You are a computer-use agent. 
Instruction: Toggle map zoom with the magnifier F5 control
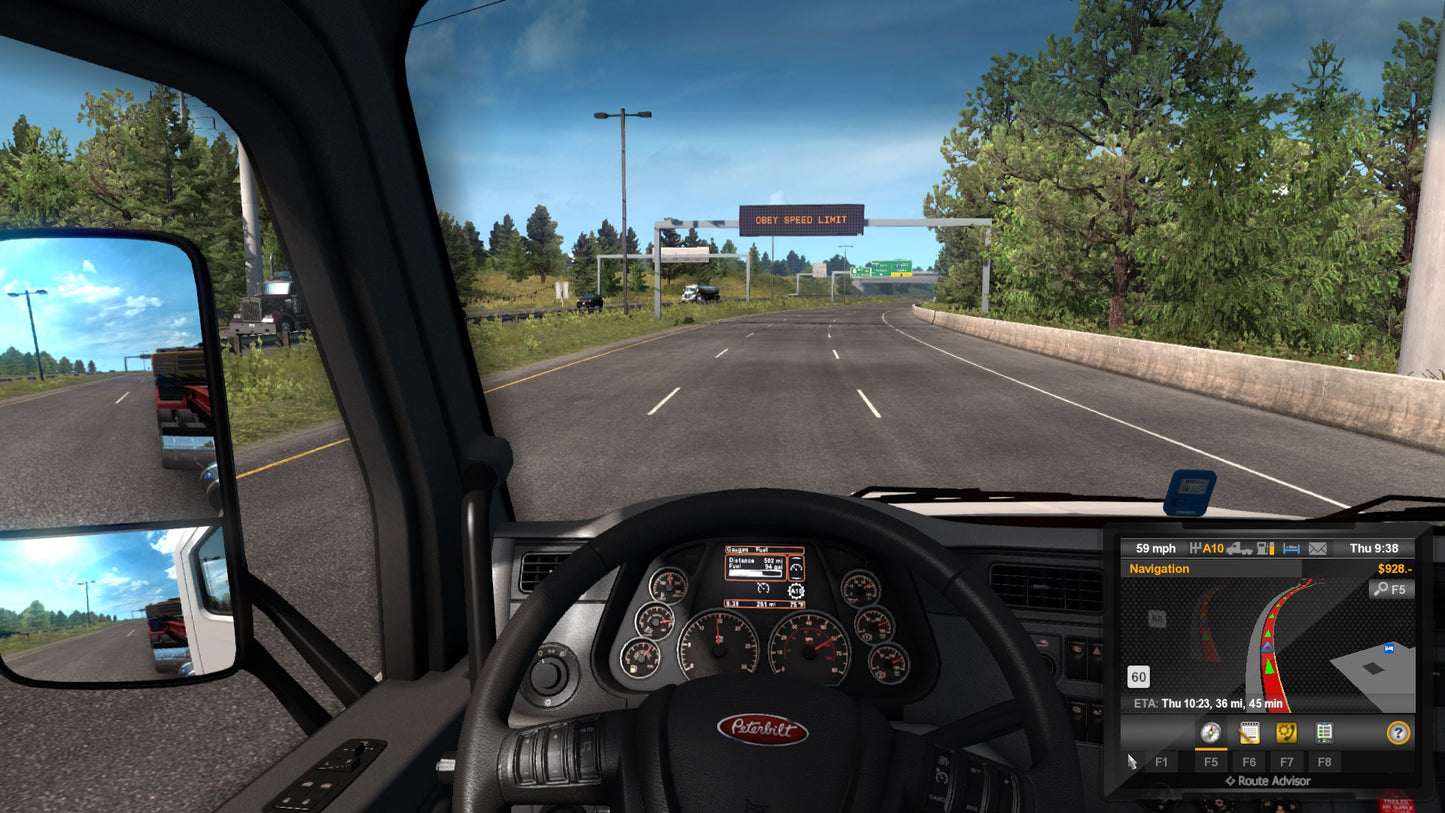pos(1392,589)
